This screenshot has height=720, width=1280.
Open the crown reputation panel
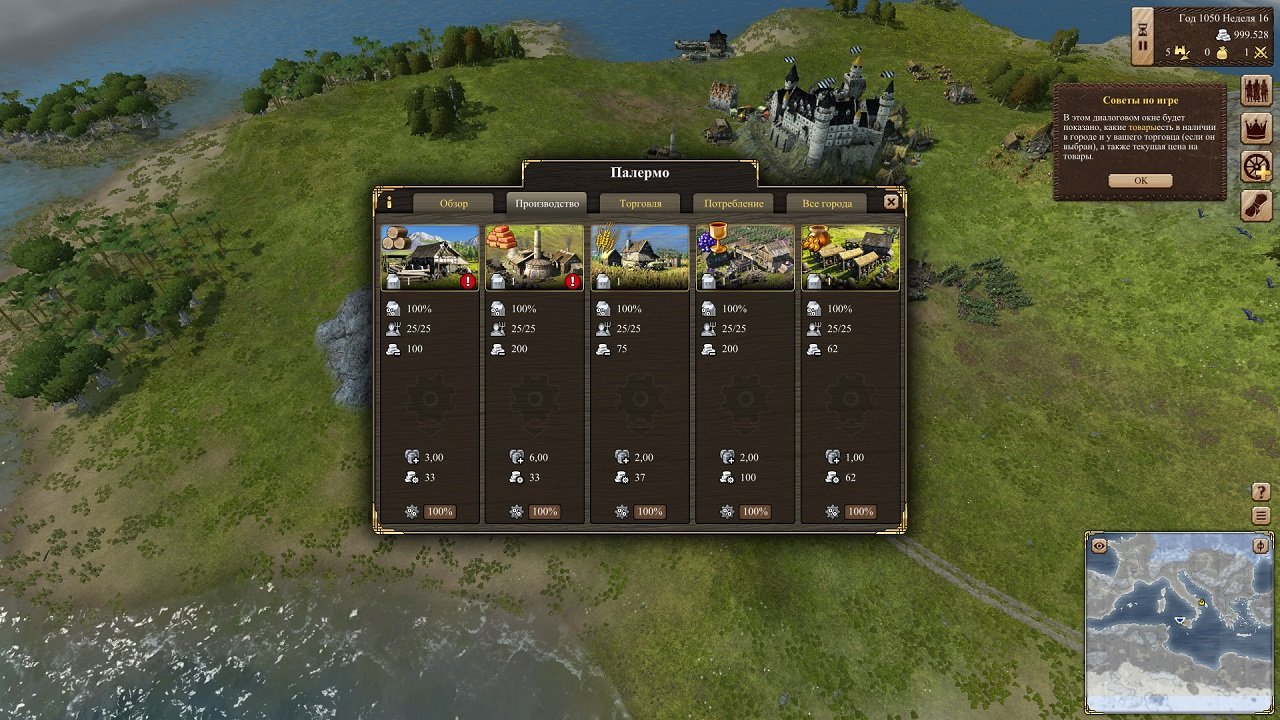click(x=1257, y=130)
